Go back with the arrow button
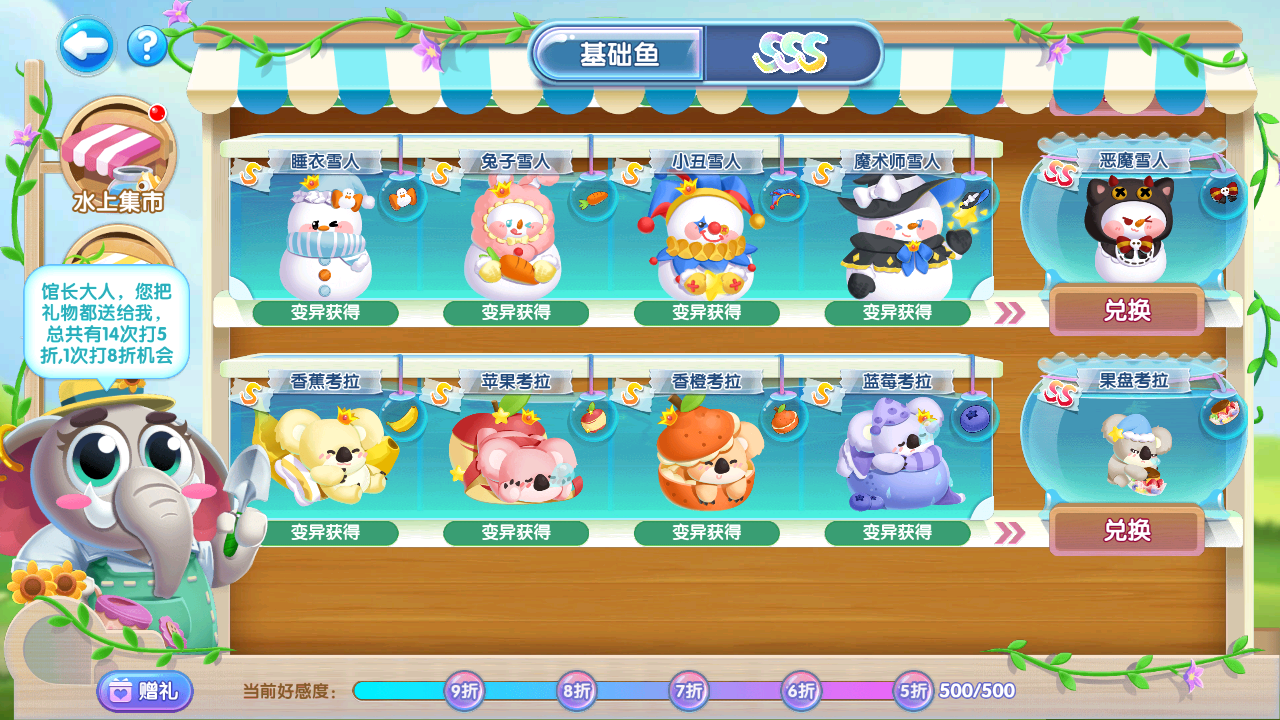1280x720 pixels. (85, 45)
